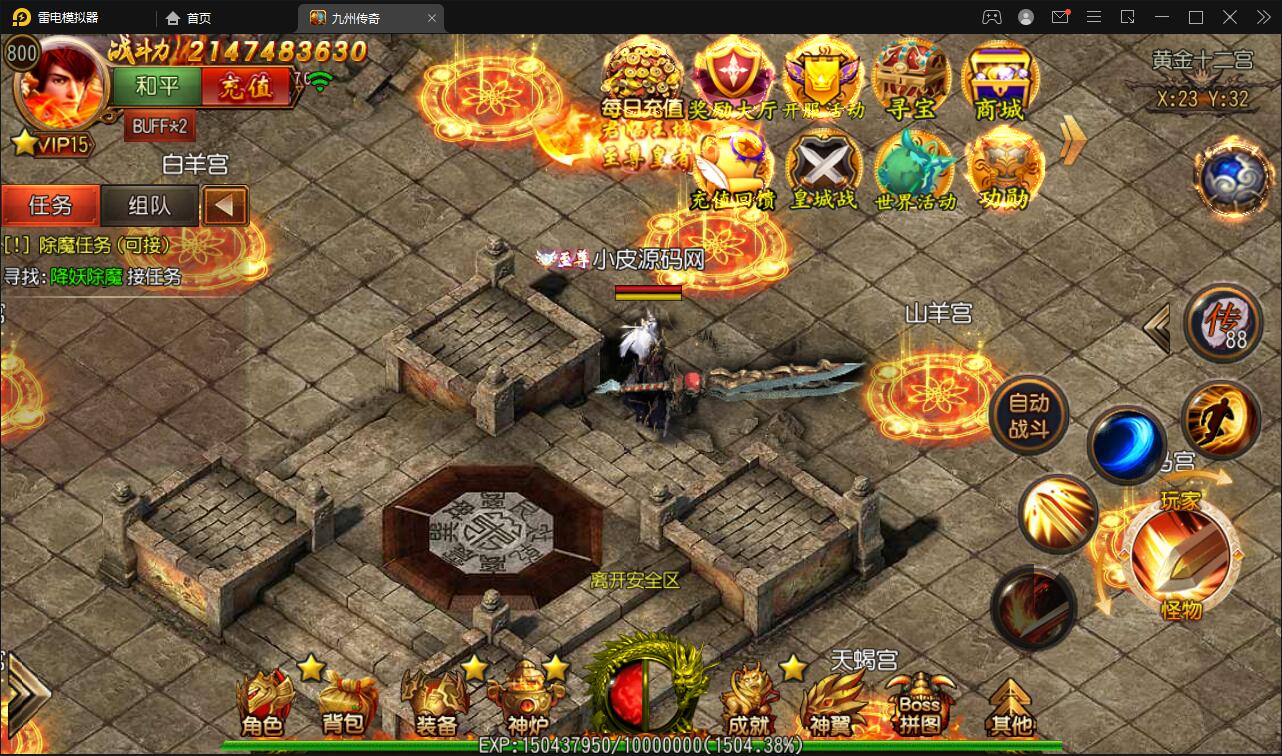
Task: Use the 传 teleport skill button
Action: (x=1222, y=324)
